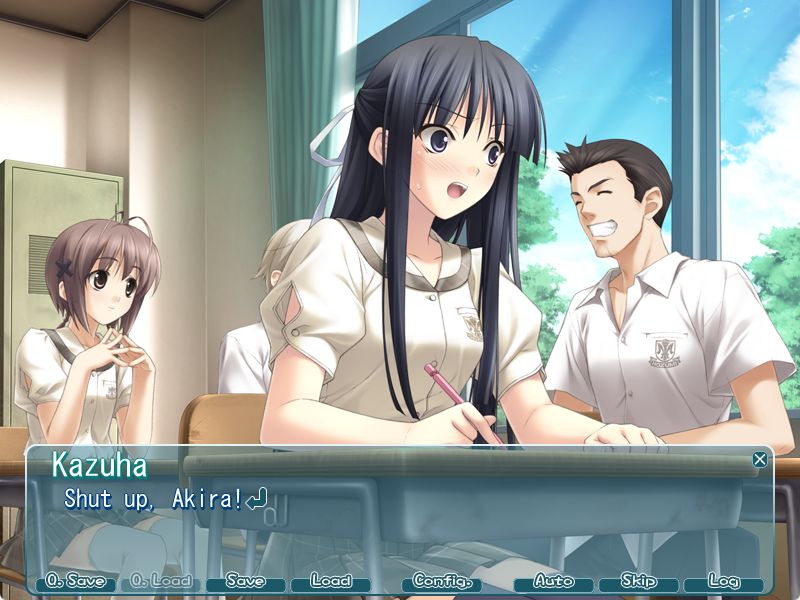Hide the dialogue box with X
This screenshot has height=600, width=800.
pyautogui.click(x=760, y=460)
